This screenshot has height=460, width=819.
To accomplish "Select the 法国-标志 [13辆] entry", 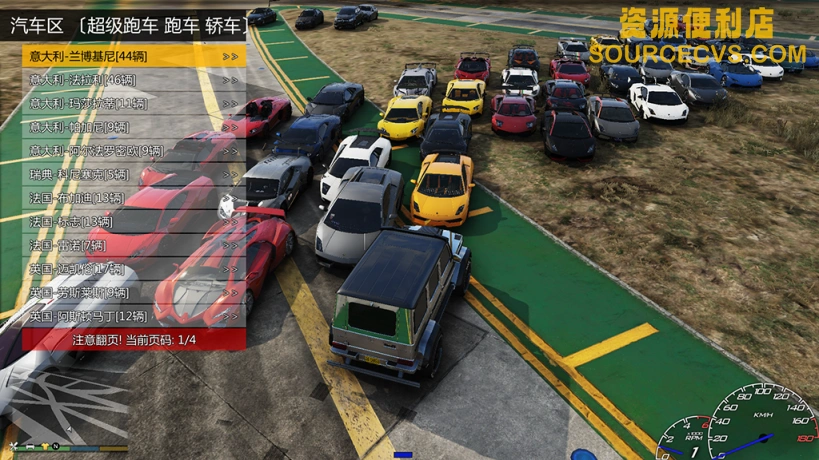I will coord(133,221).
